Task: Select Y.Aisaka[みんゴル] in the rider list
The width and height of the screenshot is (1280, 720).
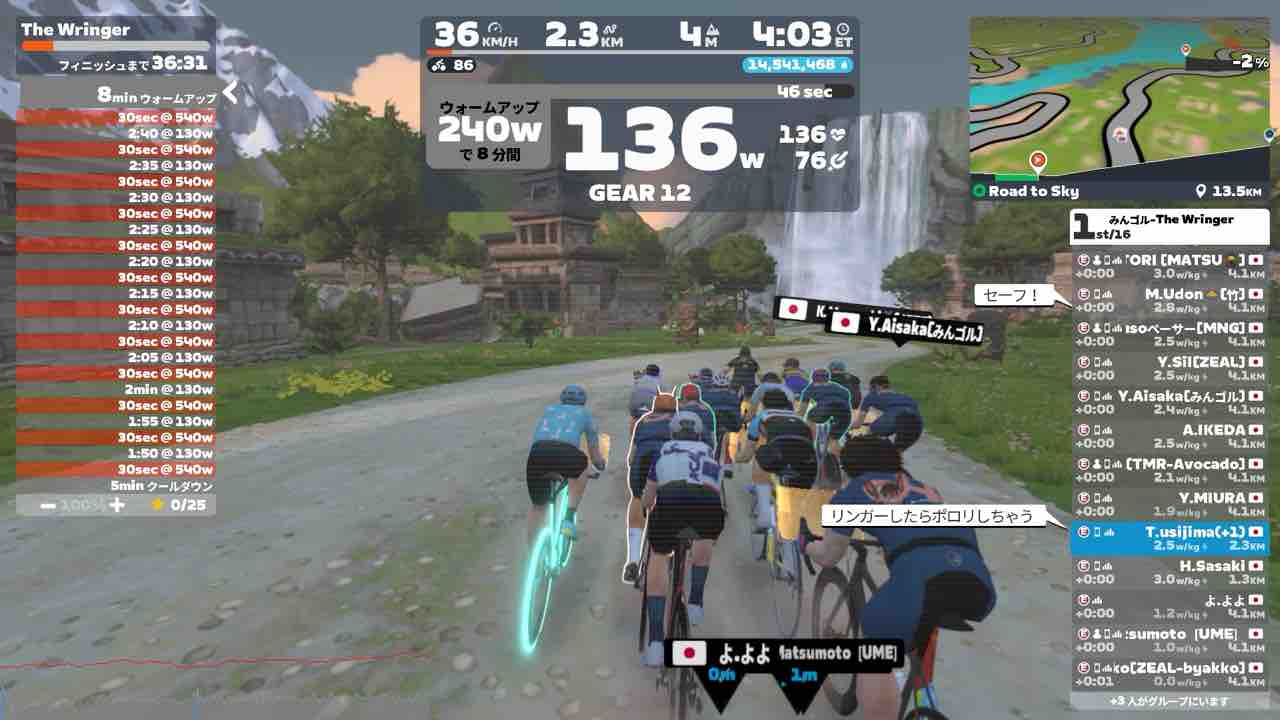Action: coord(1169,402)
